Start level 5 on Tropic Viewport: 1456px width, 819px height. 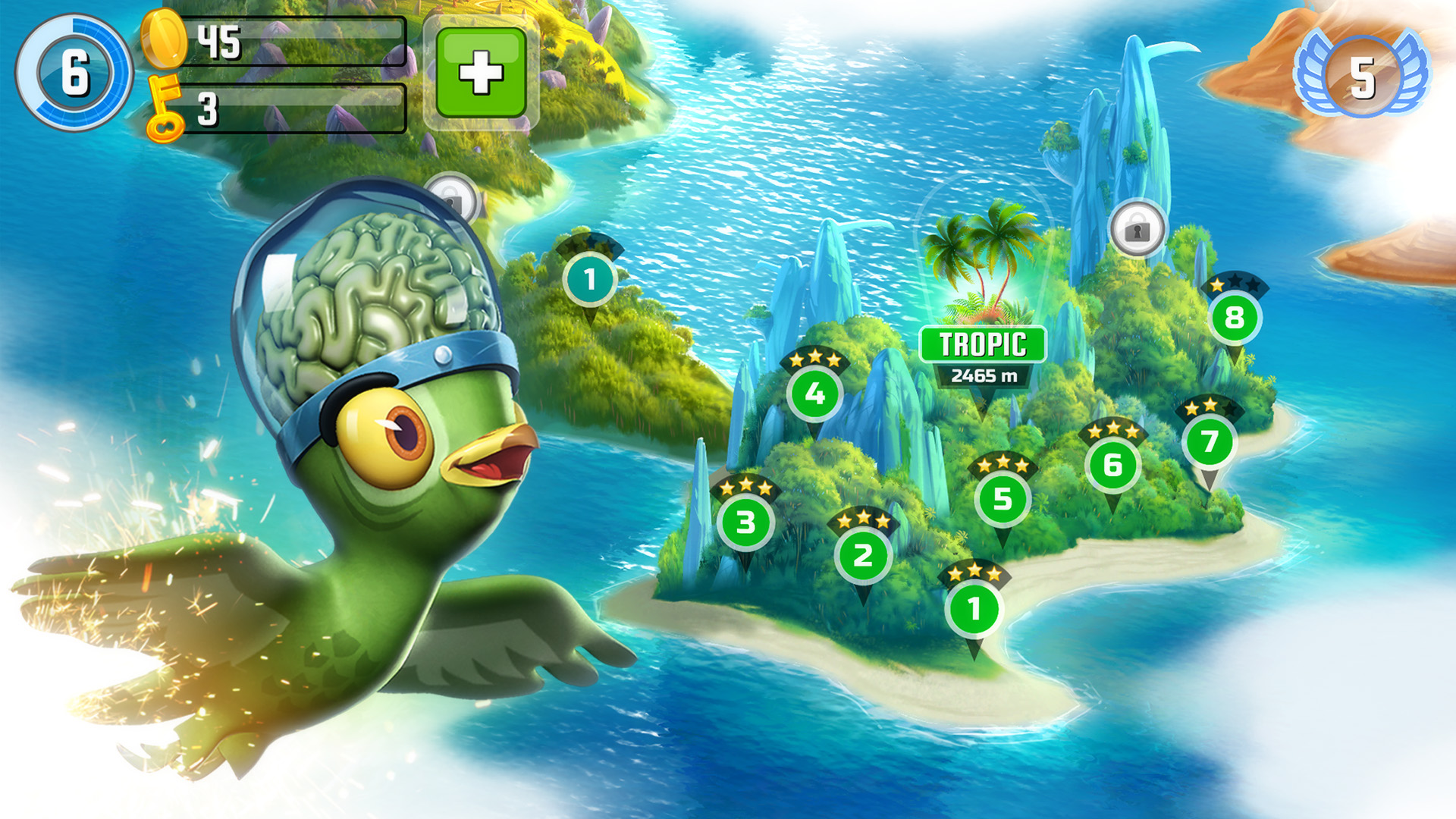1003,498
